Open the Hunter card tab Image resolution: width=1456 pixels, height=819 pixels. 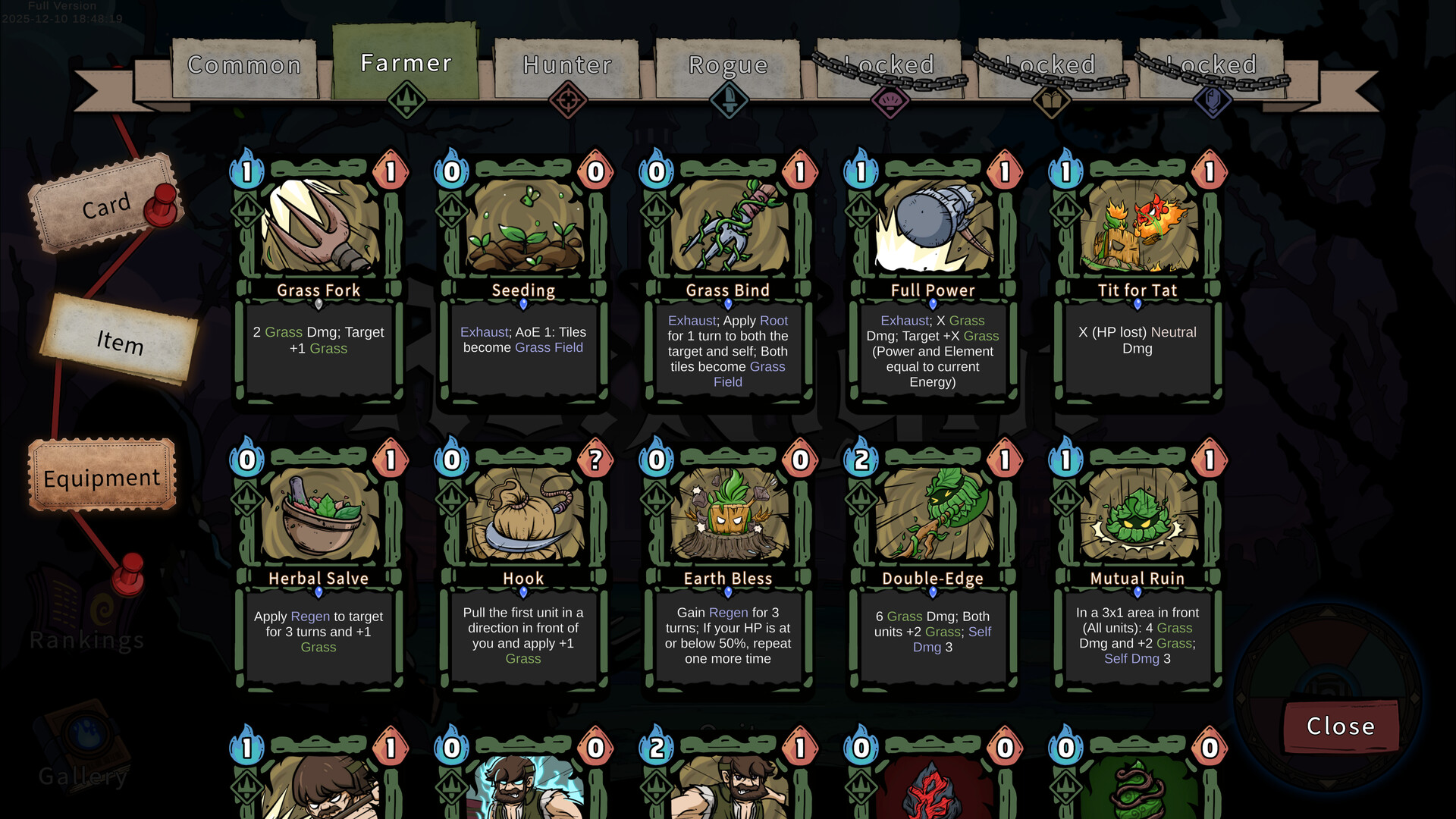567,67
